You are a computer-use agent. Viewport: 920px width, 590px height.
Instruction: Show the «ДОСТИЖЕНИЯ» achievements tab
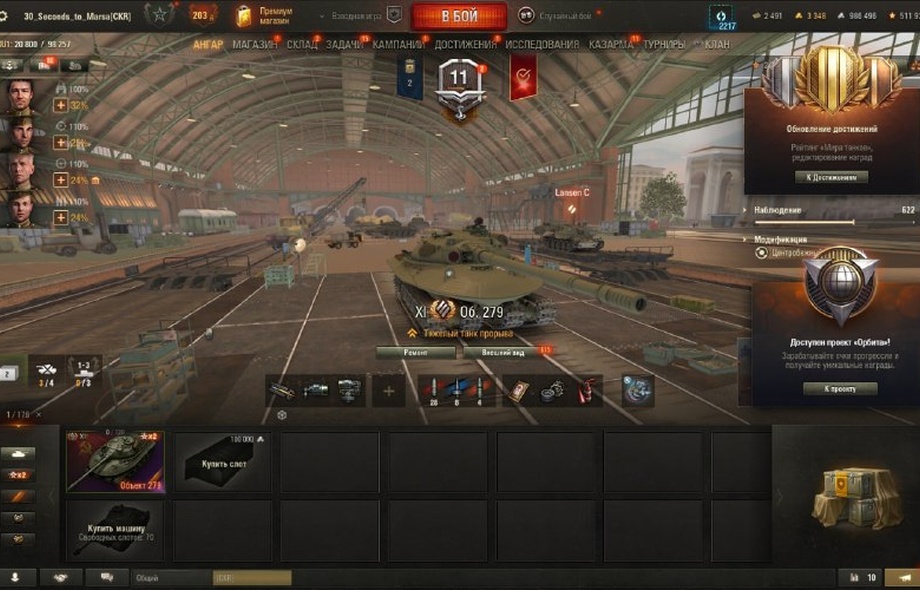465,45
